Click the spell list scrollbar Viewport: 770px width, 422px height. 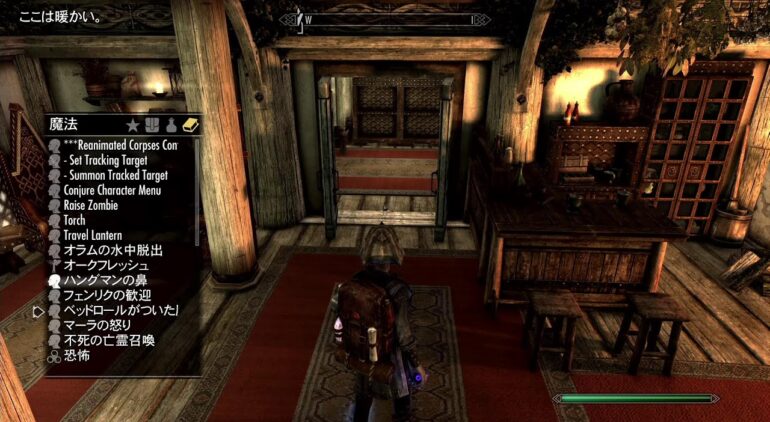[x=197, y=190]
